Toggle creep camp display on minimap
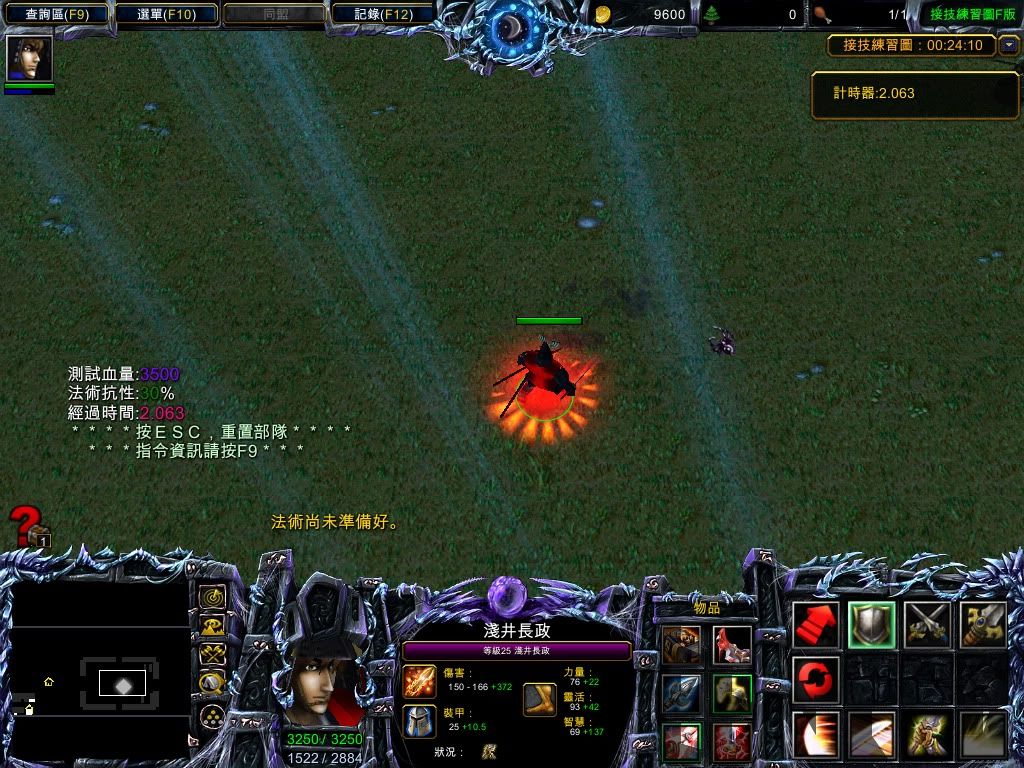Viewport: 1024px width, 768px height. [212, 684]
